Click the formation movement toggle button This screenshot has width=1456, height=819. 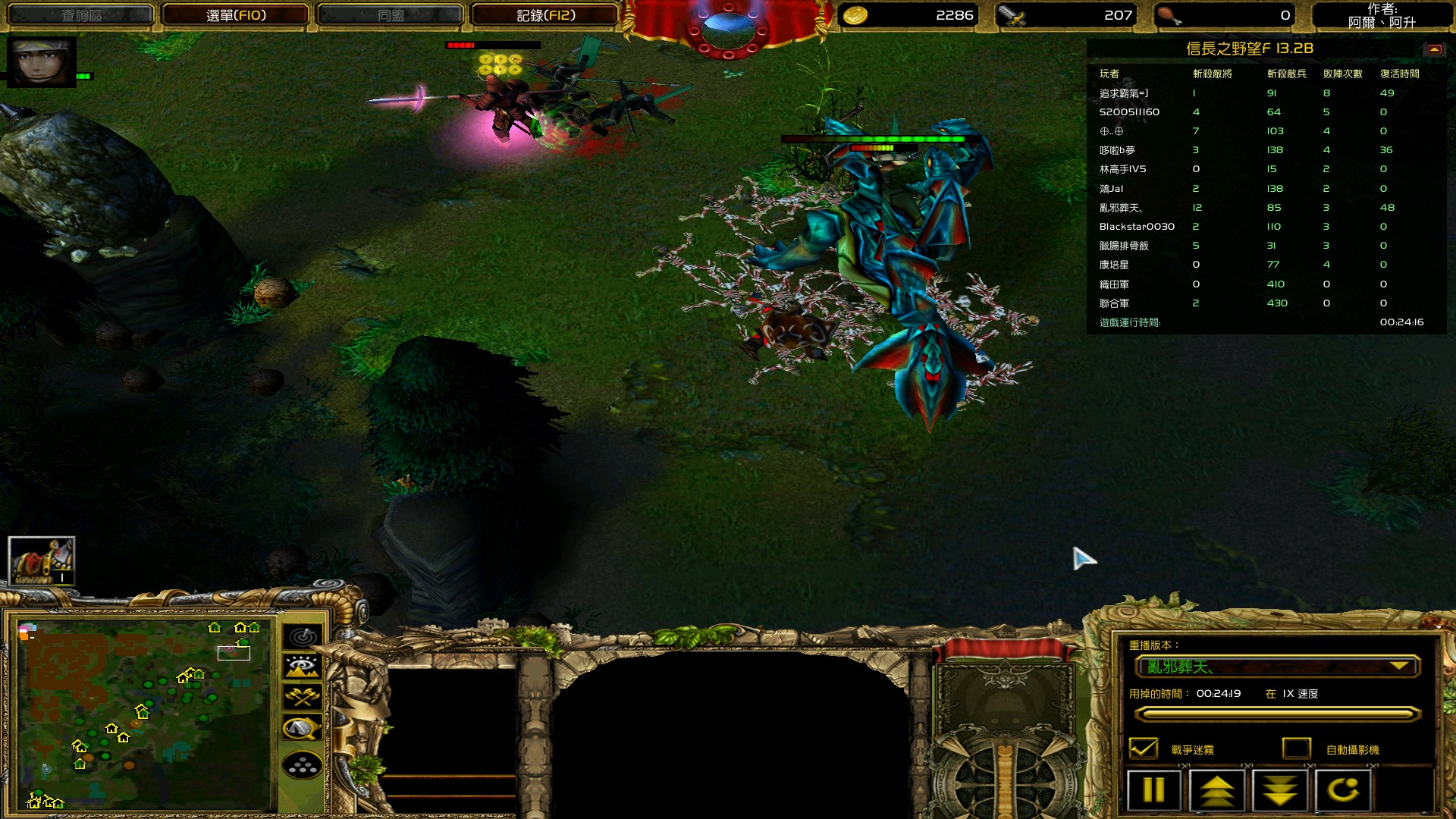pos(303,766)
